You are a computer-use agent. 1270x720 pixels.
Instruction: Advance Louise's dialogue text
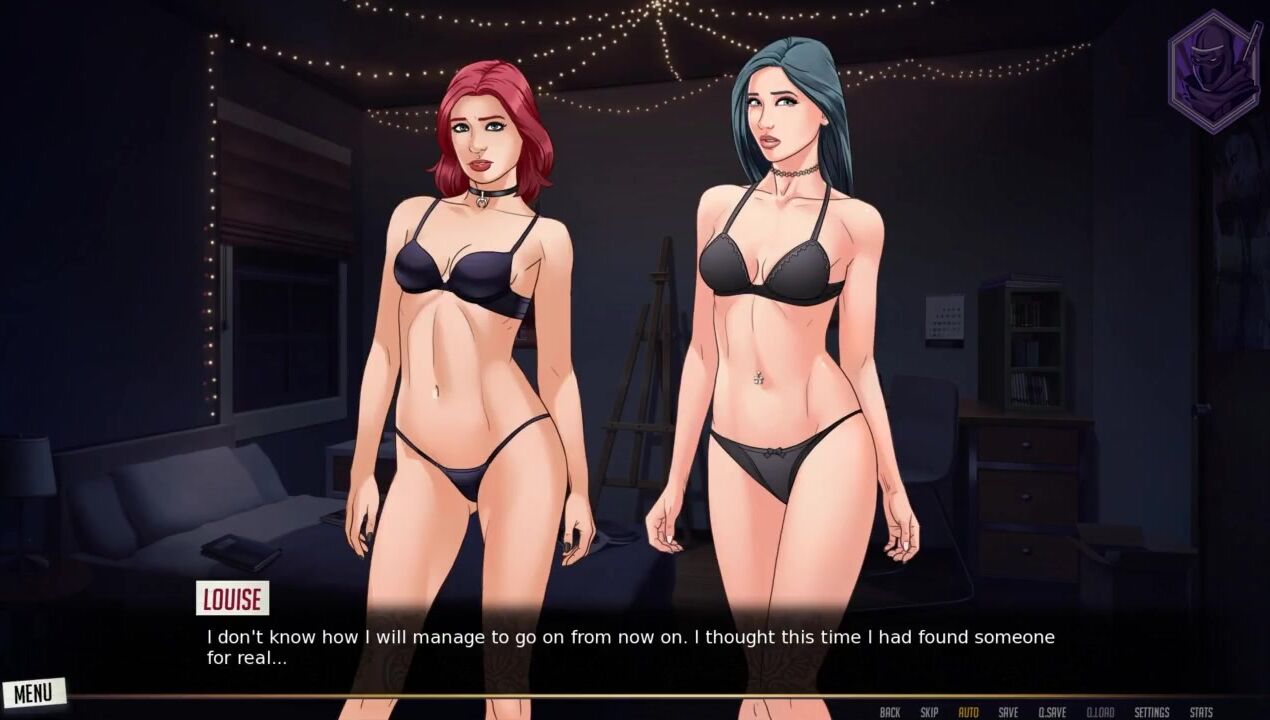click(x=630, y=647)
